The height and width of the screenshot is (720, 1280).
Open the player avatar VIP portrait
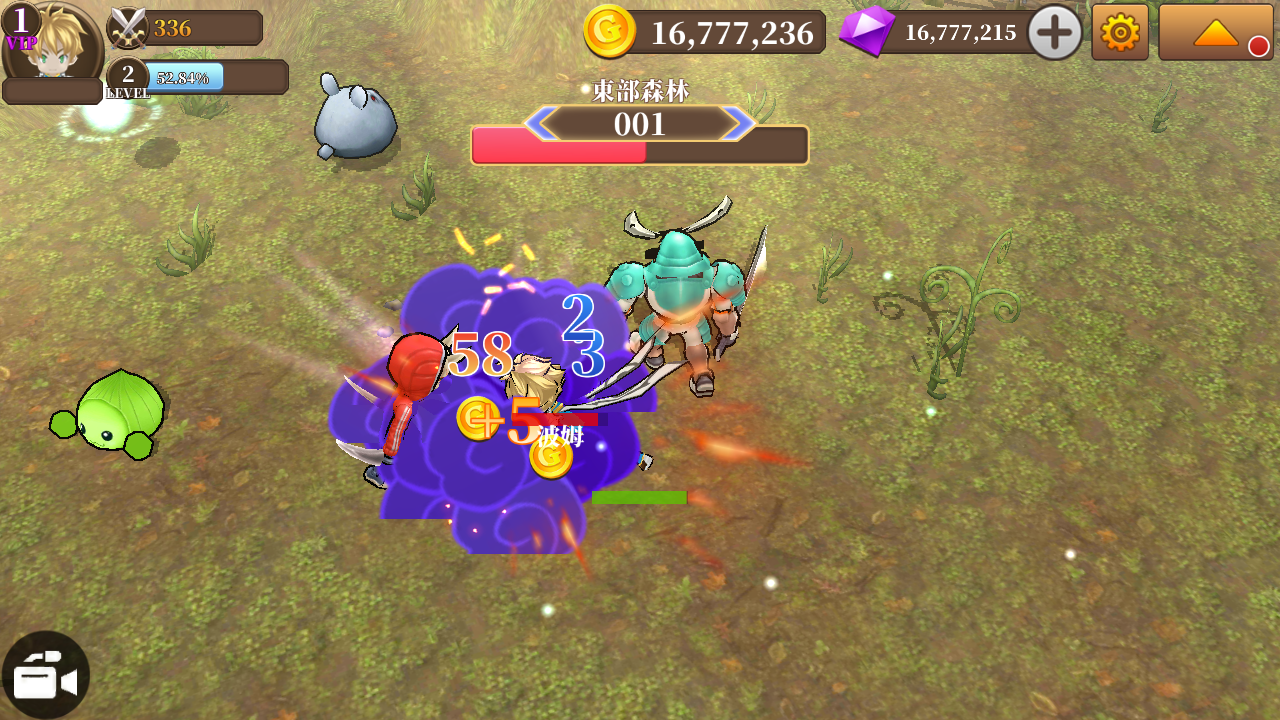[50, 42]
